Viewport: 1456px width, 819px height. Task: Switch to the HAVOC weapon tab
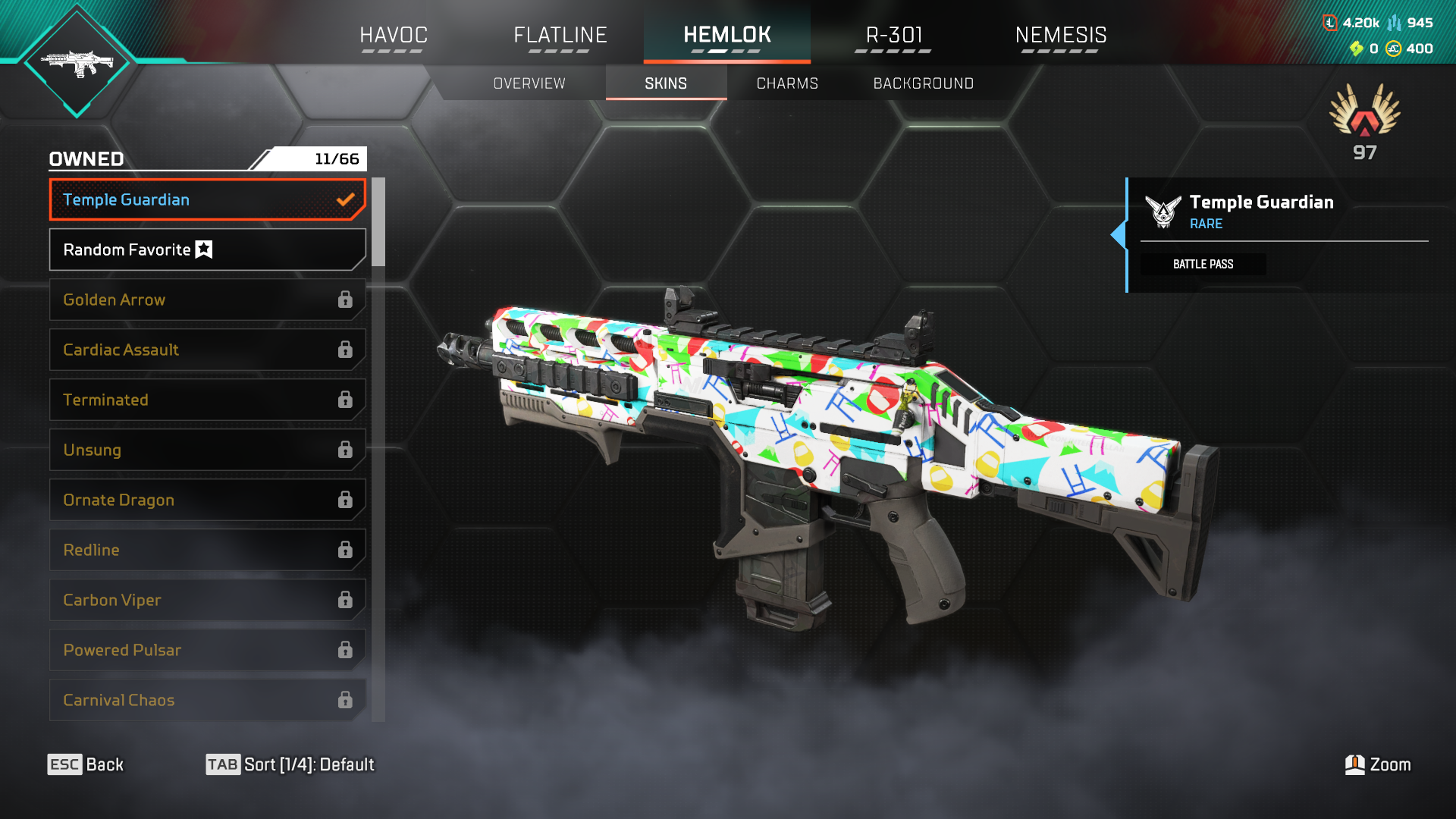tap(394, 35)
